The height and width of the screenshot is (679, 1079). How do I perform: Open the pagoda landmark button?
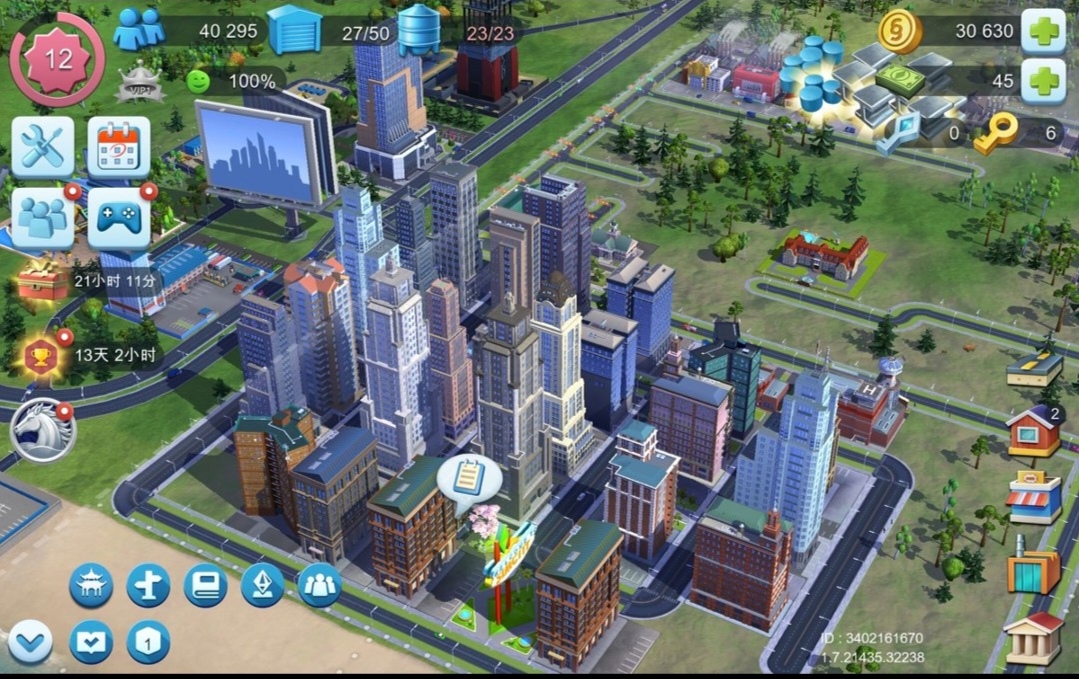(x=91, y=585)
